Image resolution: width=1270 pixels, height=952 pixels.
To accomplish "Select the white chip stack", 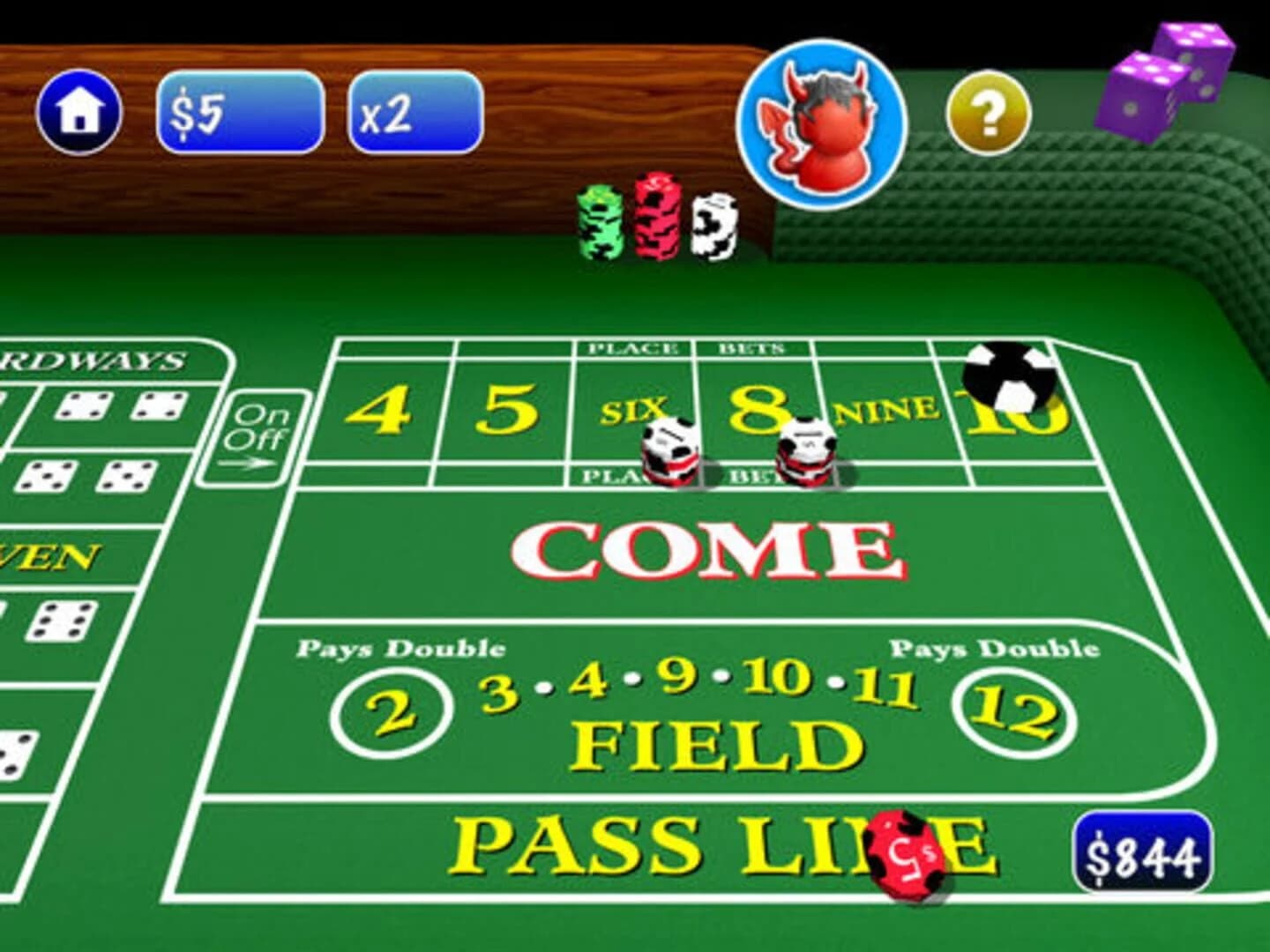I will pos(713,225).
